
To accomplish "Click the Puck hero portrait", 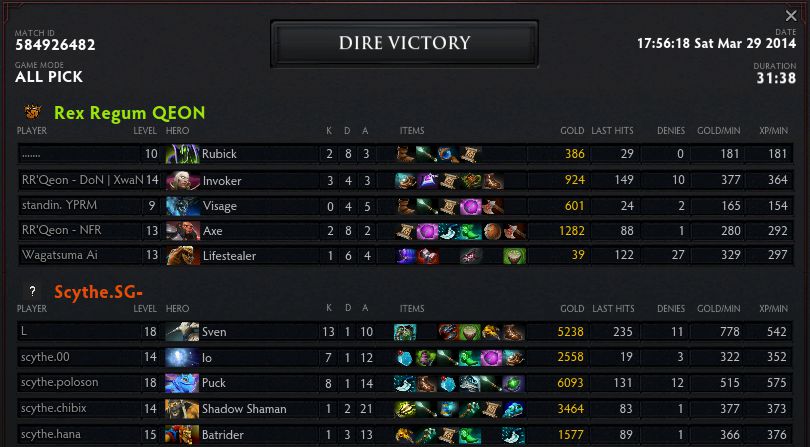I will (182, 383).
